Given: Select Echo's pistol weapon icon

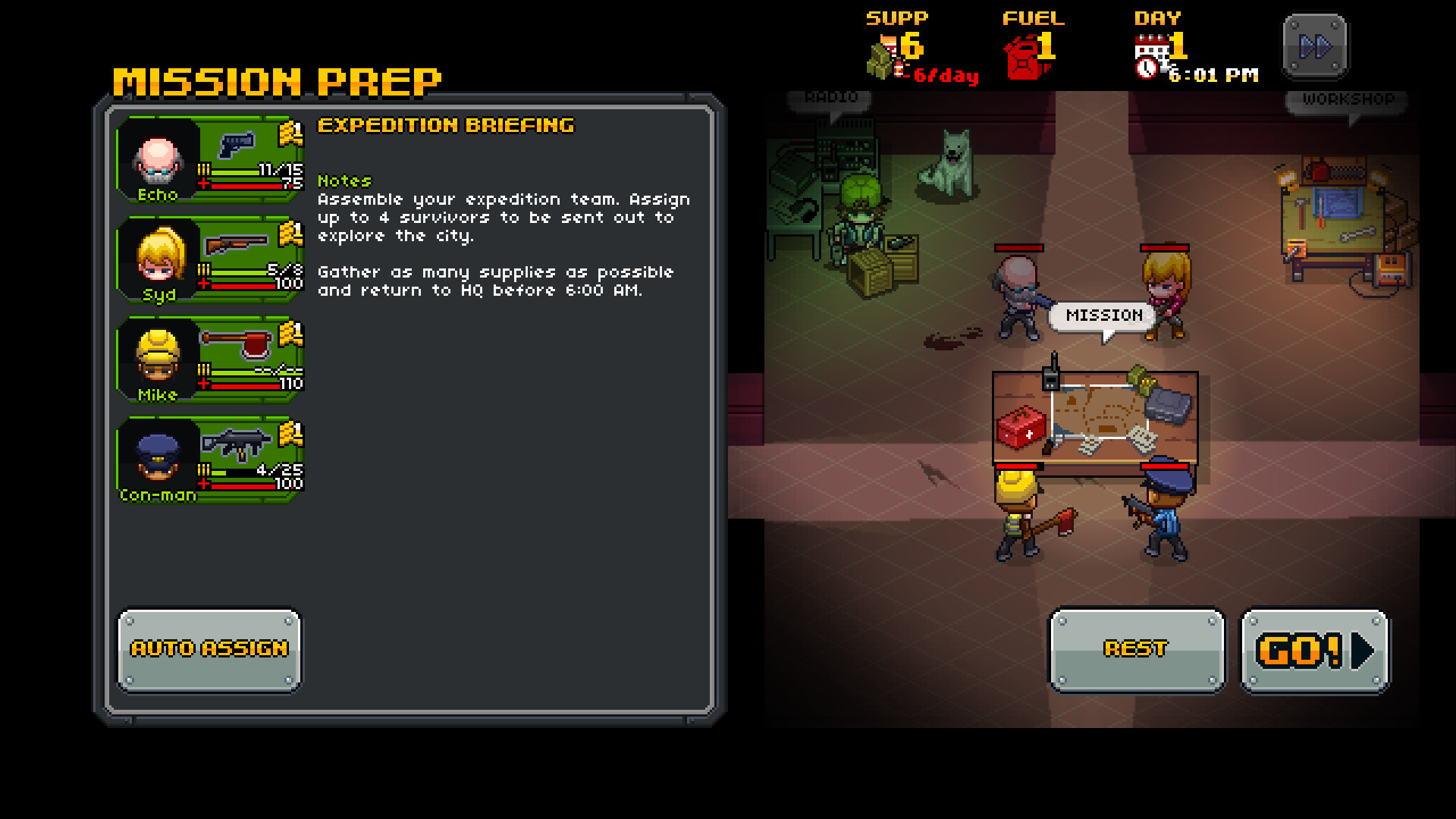Looking at the screenshot, I should [x=237, y=145].
